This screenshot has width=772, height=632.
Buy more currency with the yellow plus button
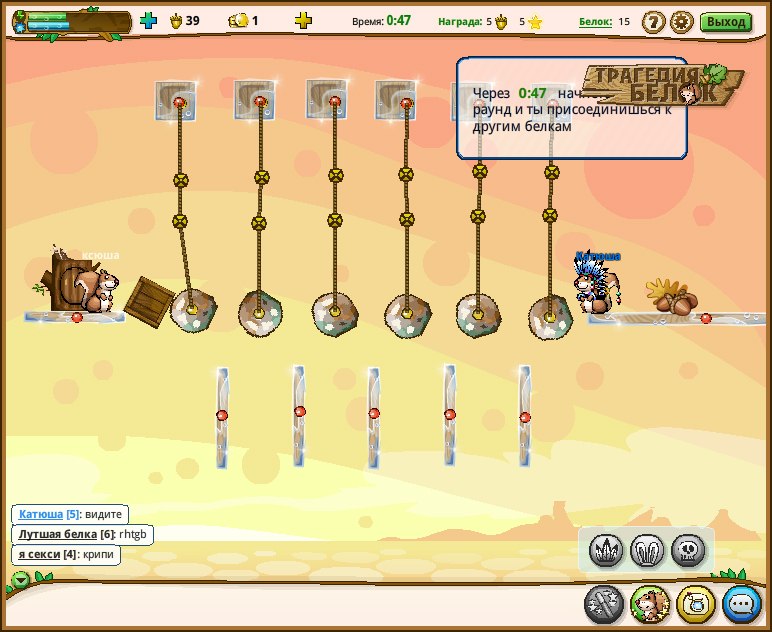[x=303, y=20]
